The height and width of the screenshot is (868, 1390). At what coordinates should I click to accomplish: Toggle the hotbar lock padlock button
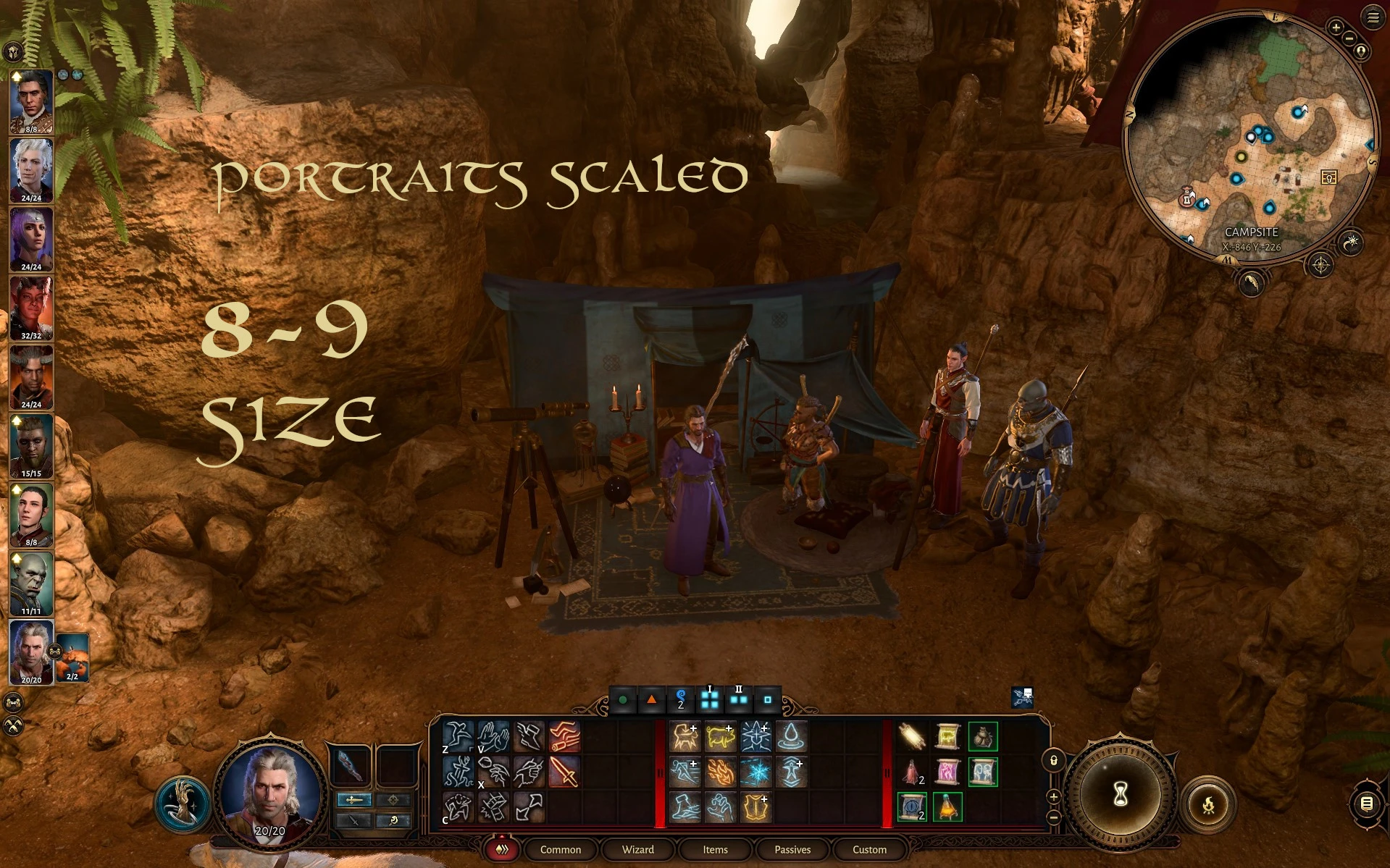click(1053, 760)
